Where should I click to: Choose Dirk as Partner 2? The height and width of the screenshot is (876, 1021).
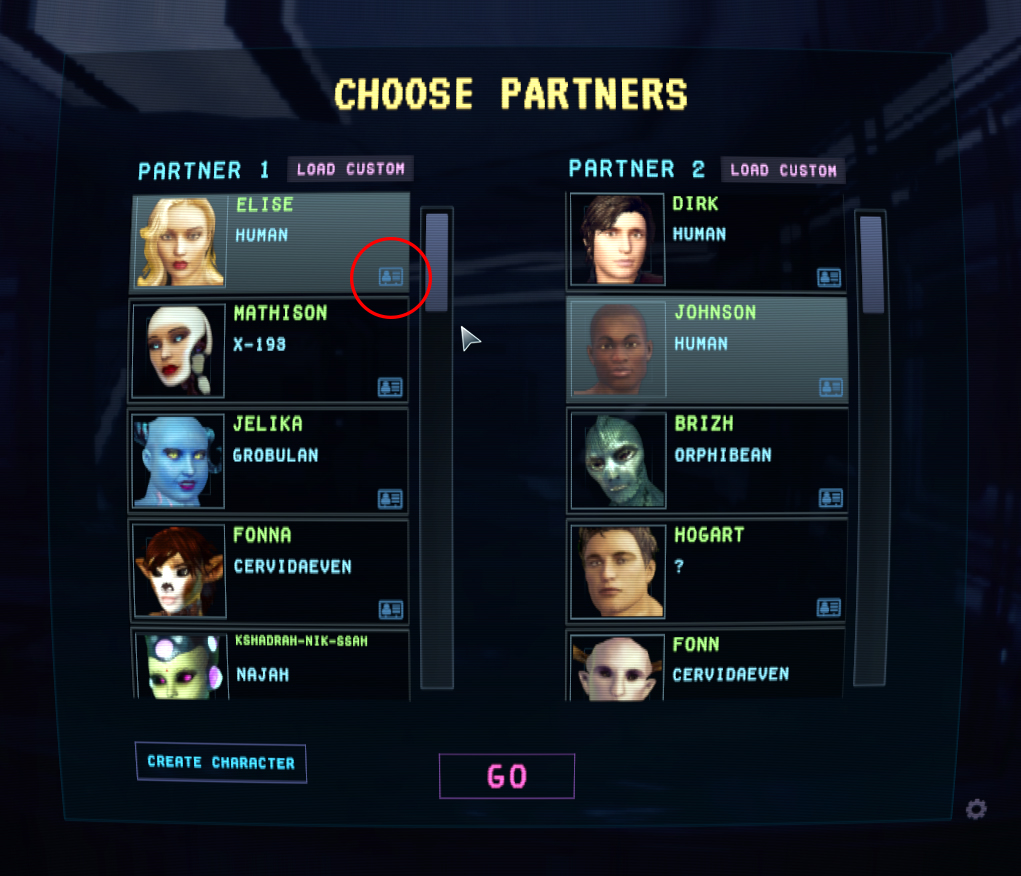(707, 240)
